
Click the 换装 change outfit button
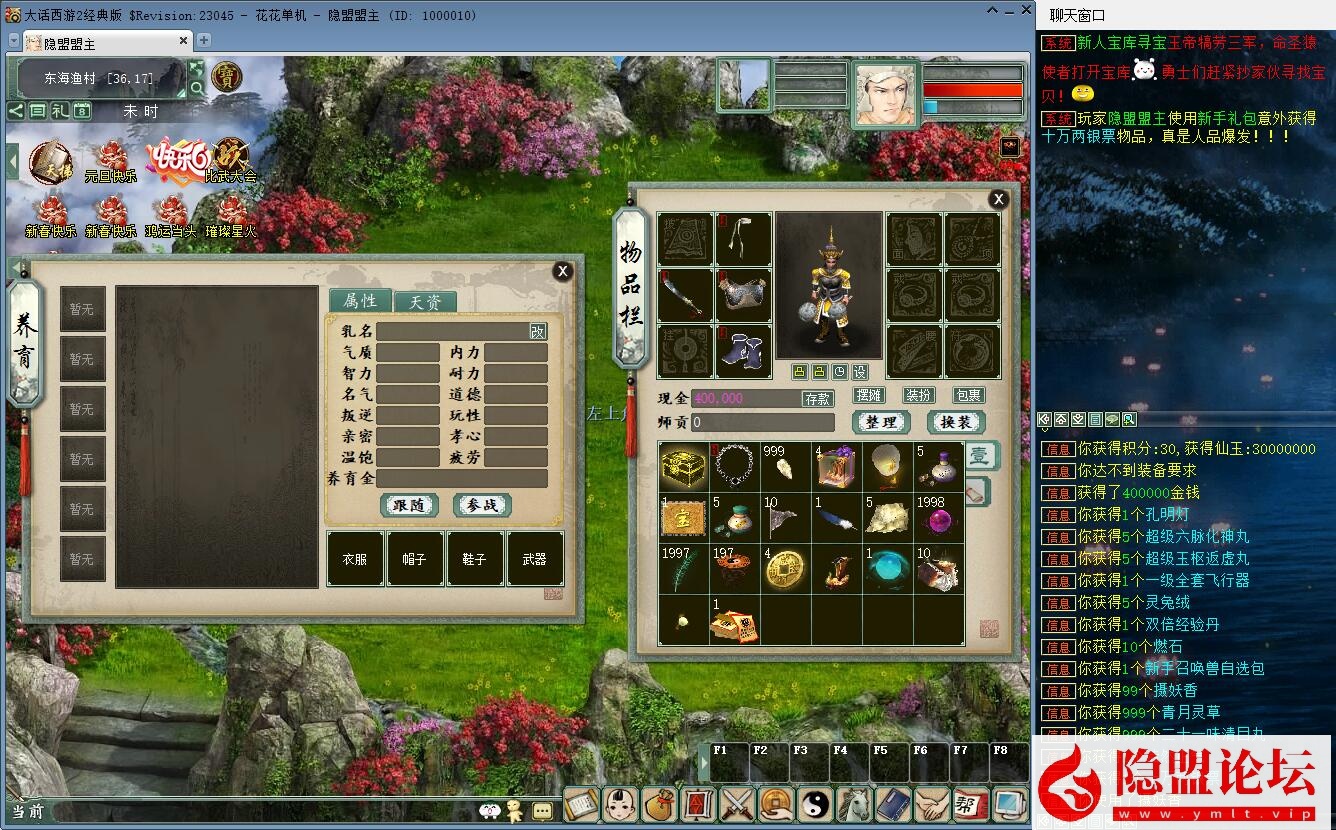956,422
